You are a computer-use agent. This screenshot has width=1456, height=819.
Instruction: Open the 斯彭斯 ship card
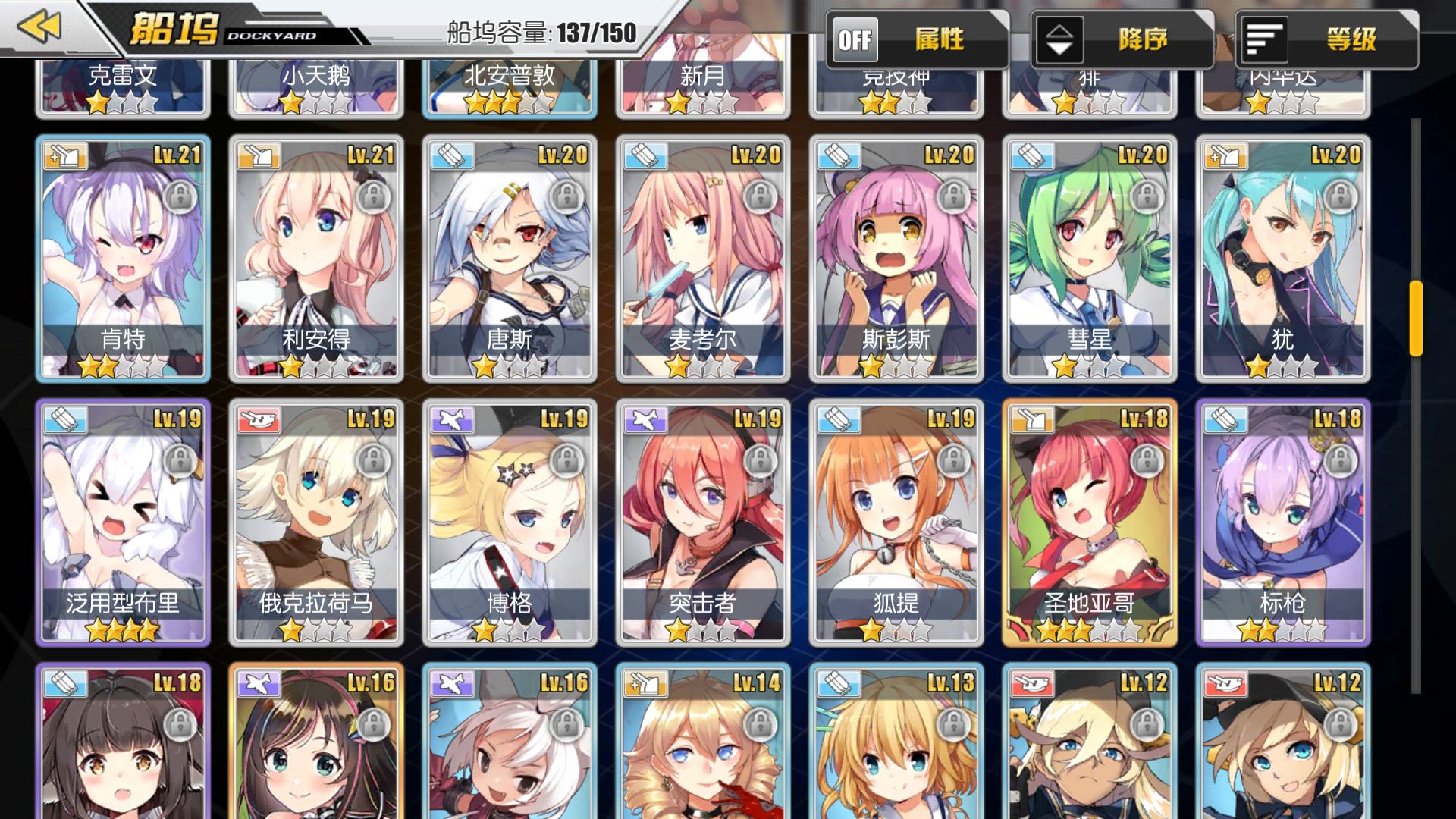point(896,258)
